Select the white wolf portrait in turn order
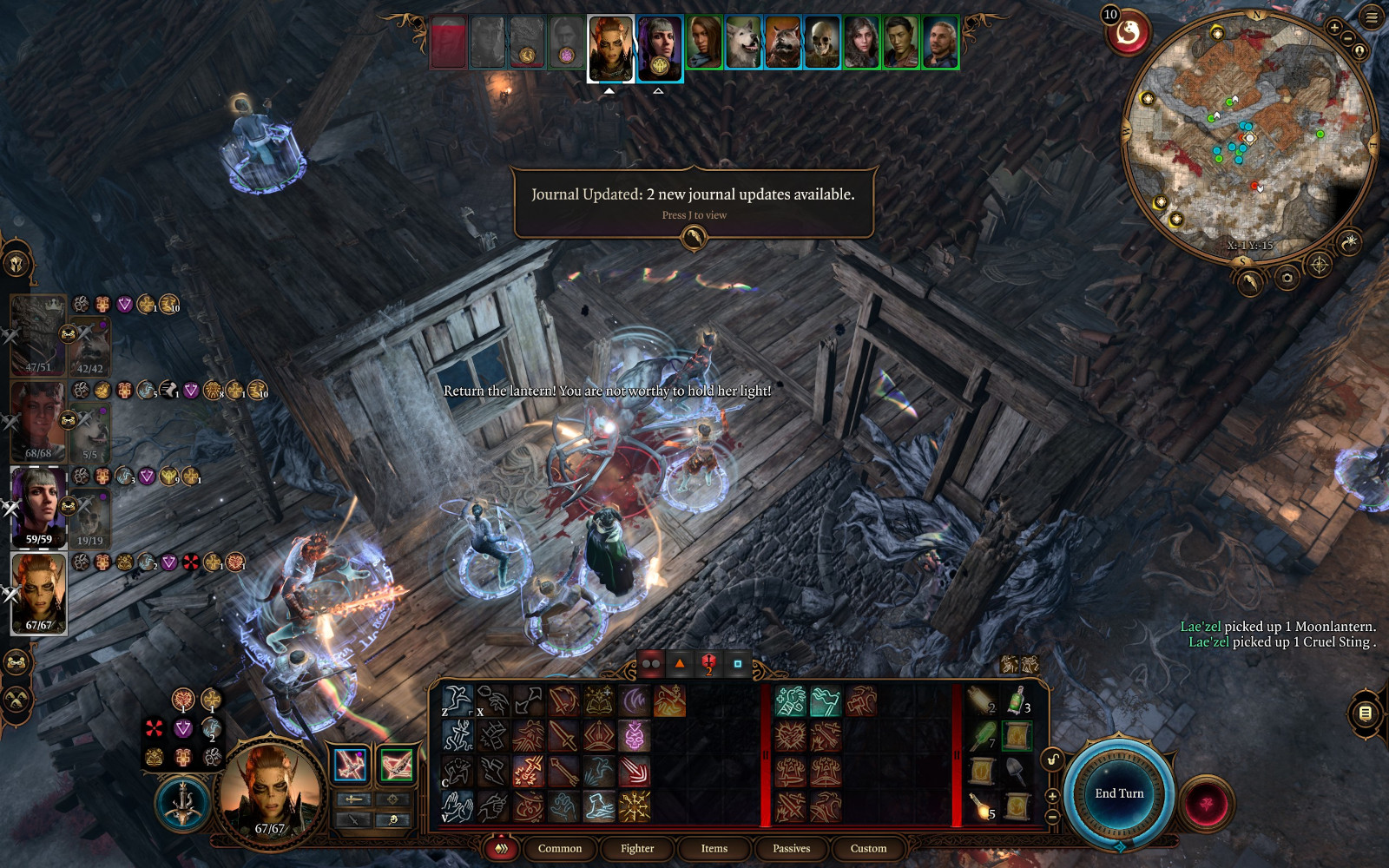 pos(744,42)
